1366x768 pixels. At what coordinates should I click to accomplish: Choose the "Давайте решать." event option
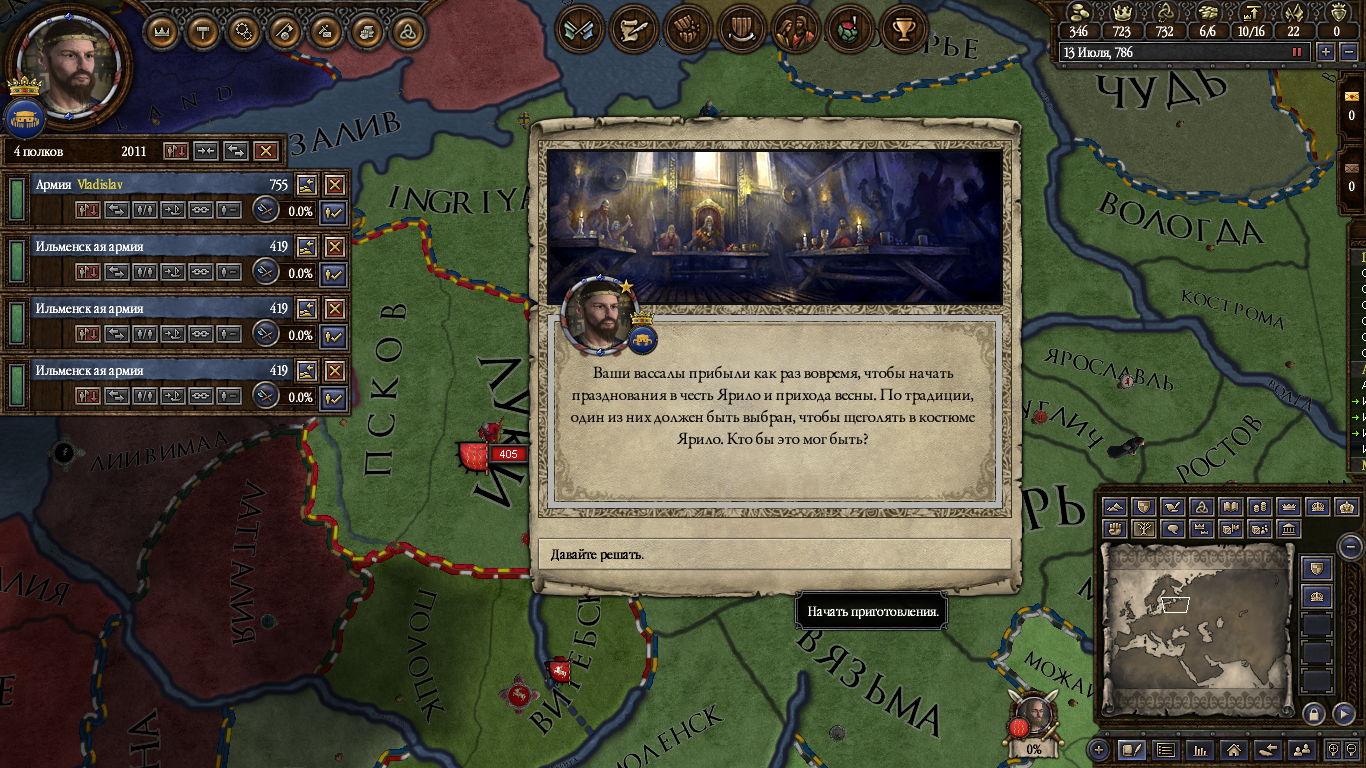[774, 554]
